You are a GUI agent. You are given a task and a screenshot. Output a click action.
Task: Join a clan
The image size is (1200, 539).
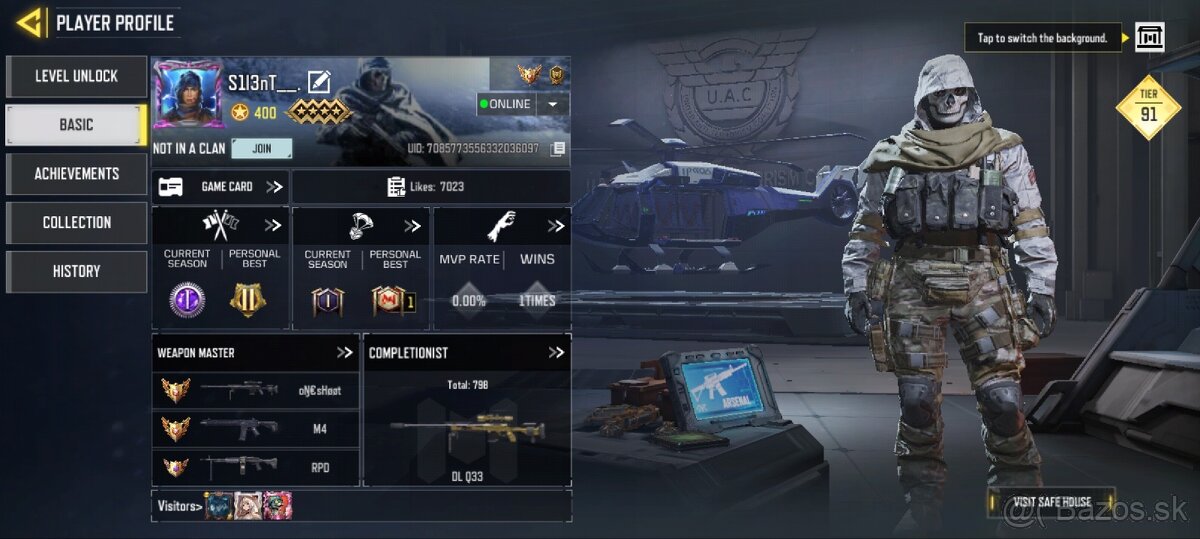tap(262, 149)
